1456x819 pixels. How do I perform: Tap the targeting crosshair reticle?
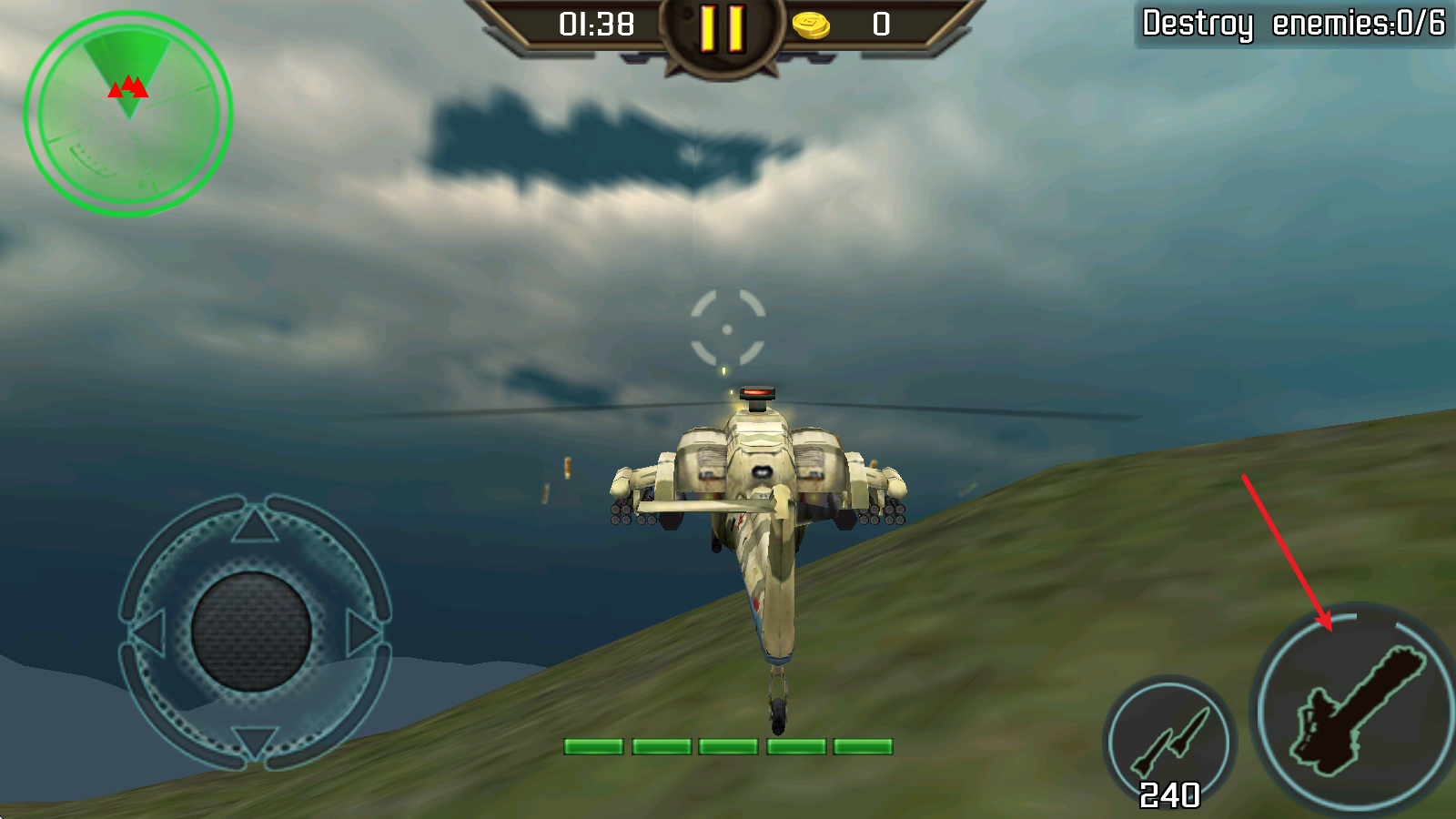point(728,328)
